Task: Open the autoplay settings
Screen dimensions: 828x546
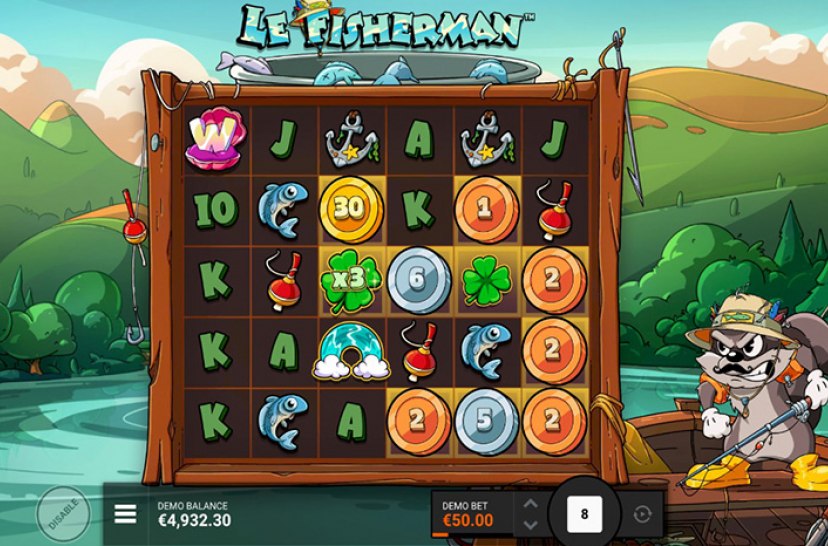Action: (x=641, y=515)
